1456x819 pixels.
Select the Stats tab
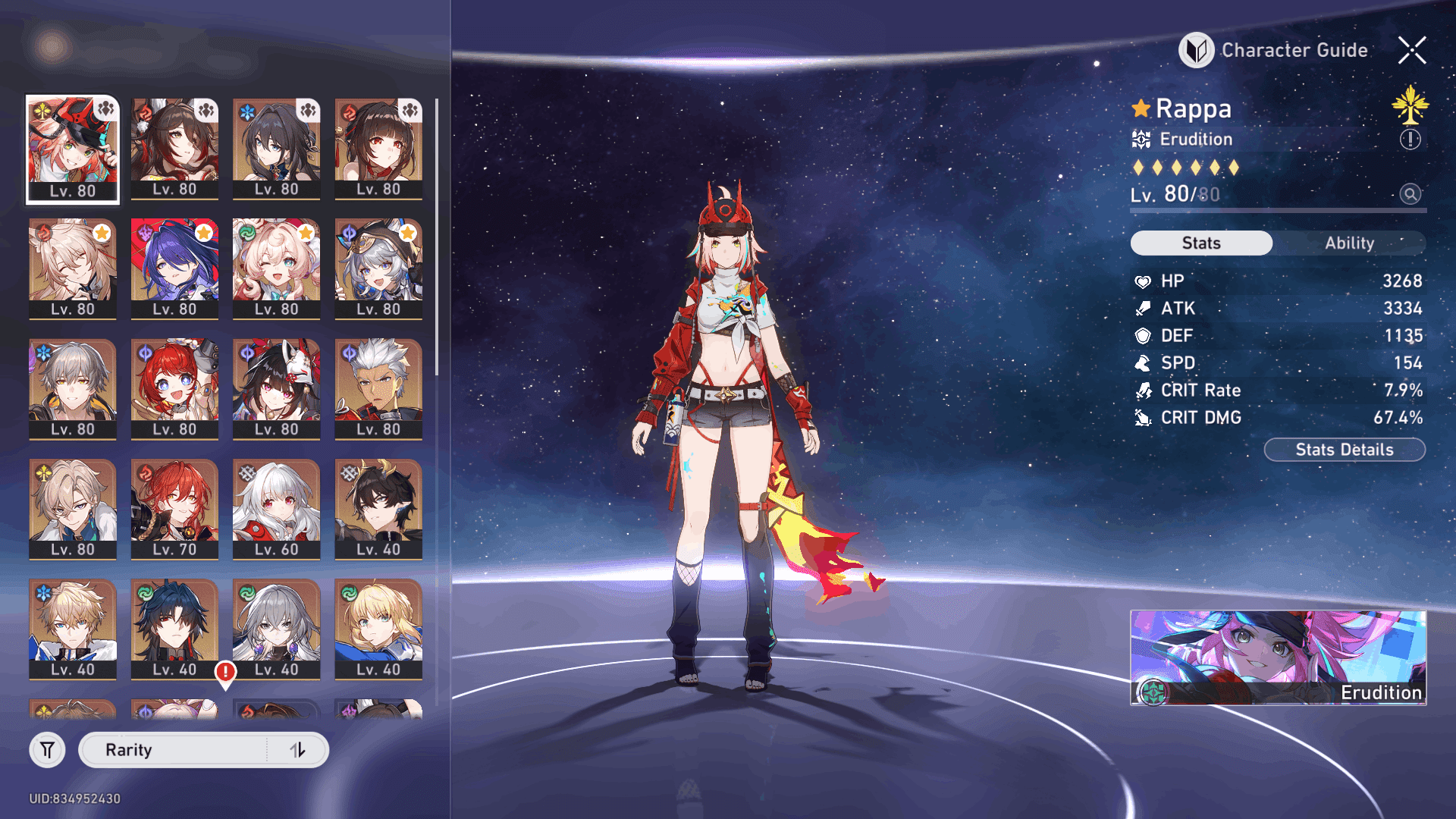tap(1201, 243)
